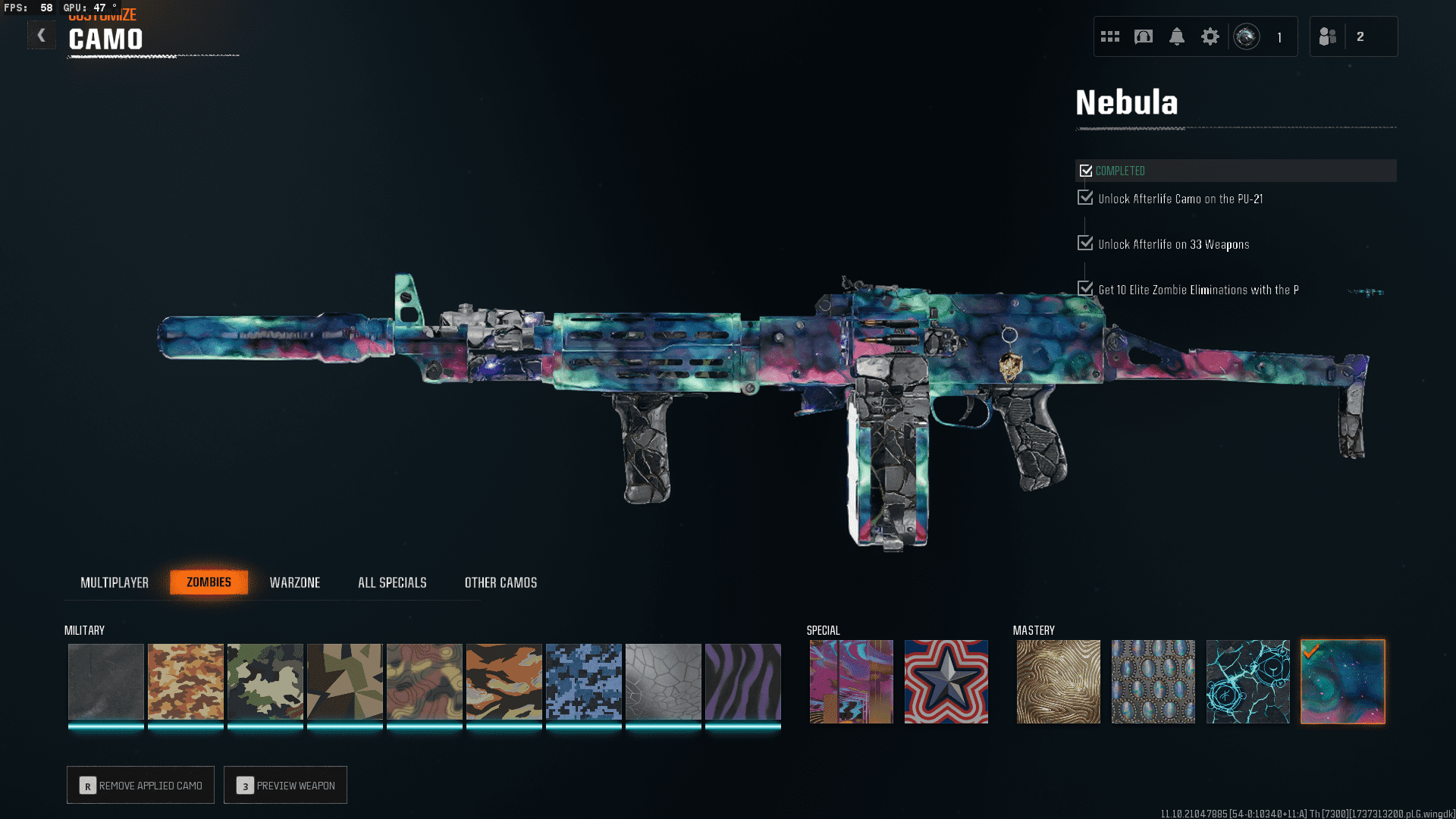The width and height of the screenshot is (1456, 819).
Task: Select the Nebula mastery camo swatch
Action: pos(1342,682)
